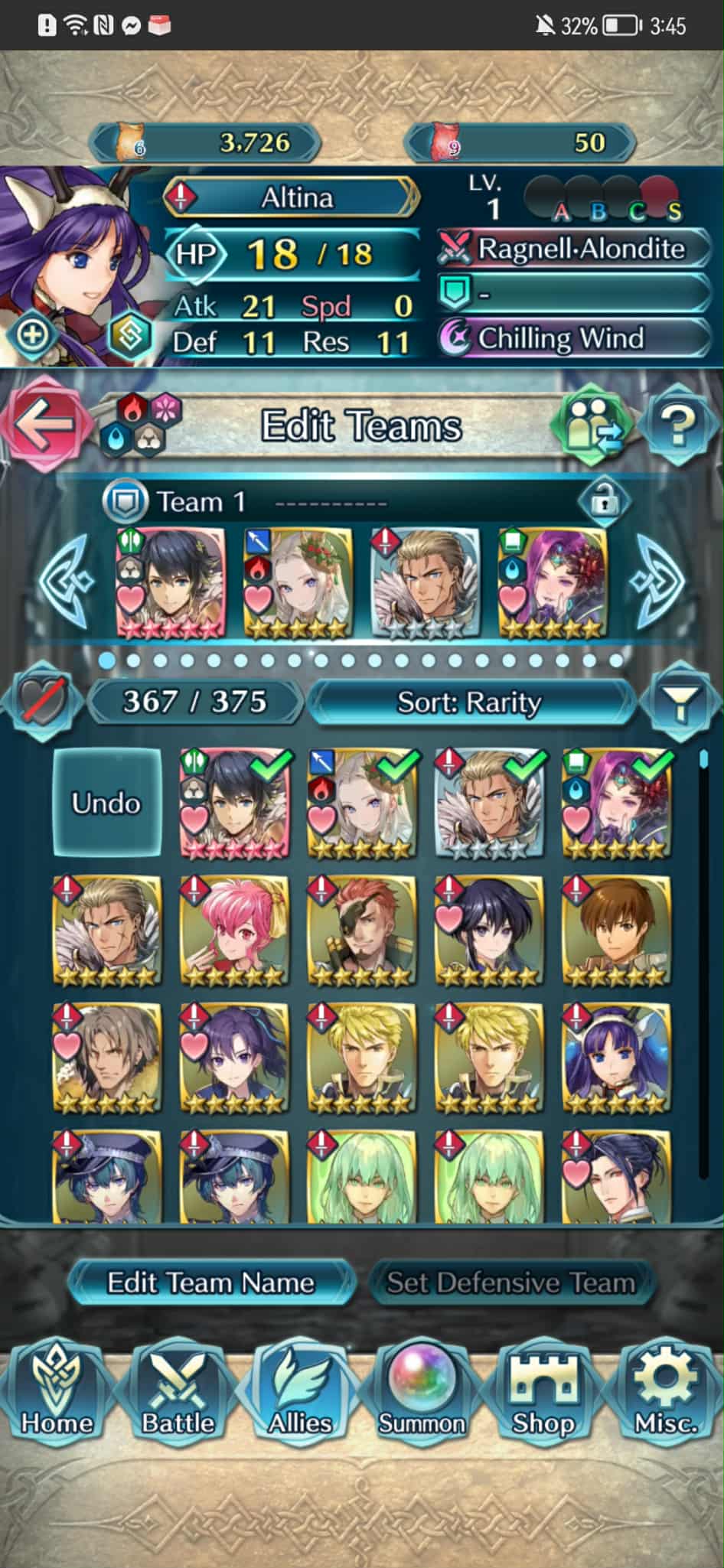Click the Undo button

(106, 803)
